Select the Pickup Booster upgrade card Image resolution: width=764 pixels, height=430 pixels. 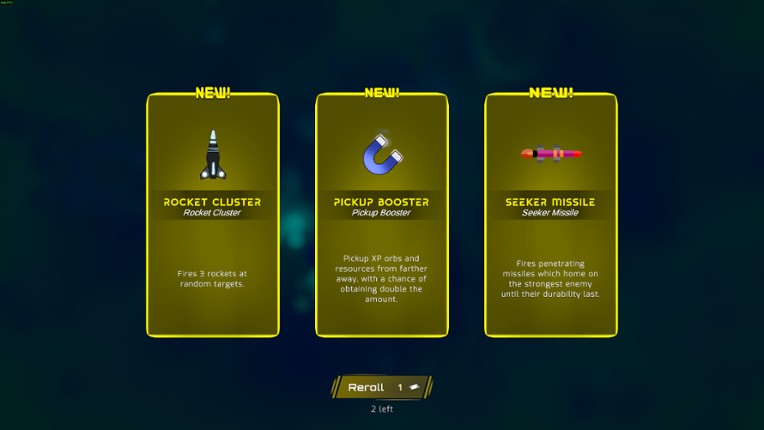[381, 215]
